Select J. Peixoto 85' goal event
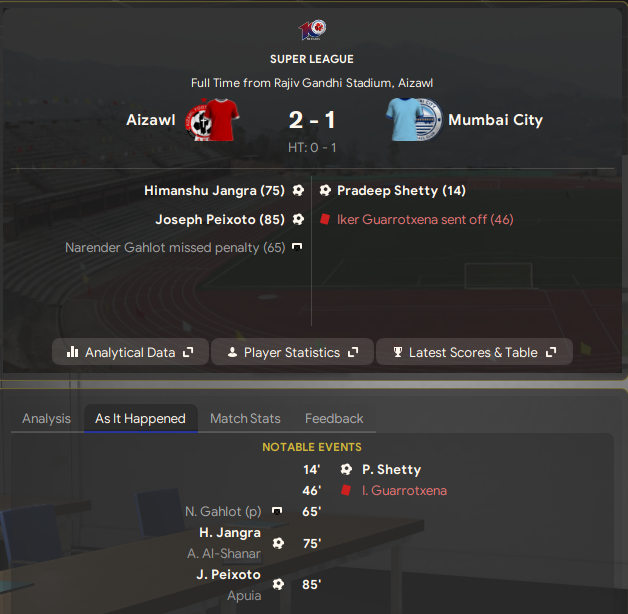Screen dimensions: 628x614 (230, 575)
